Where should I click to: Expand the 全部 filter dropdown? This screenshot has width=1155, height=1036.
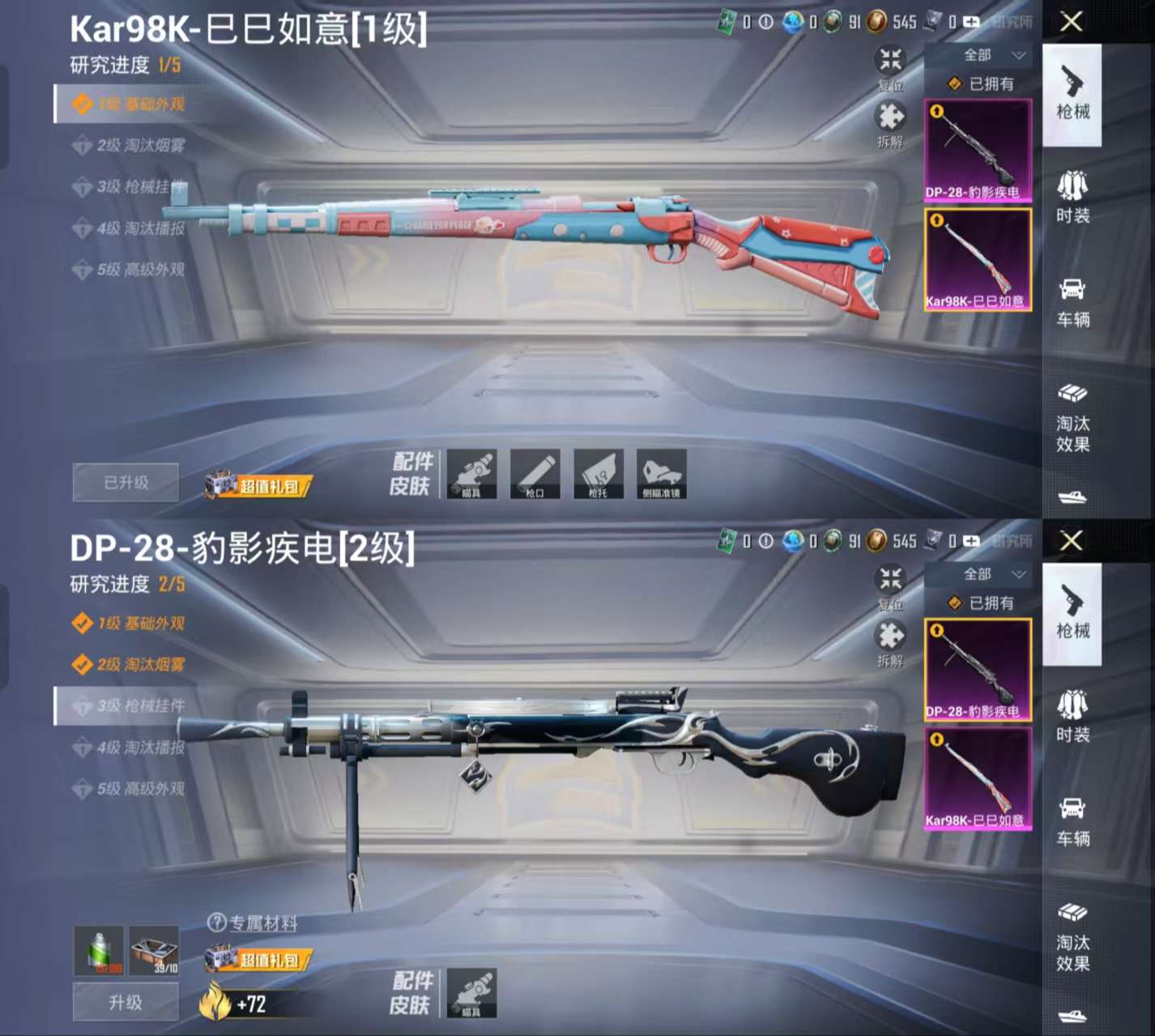(x=980, y=57)
